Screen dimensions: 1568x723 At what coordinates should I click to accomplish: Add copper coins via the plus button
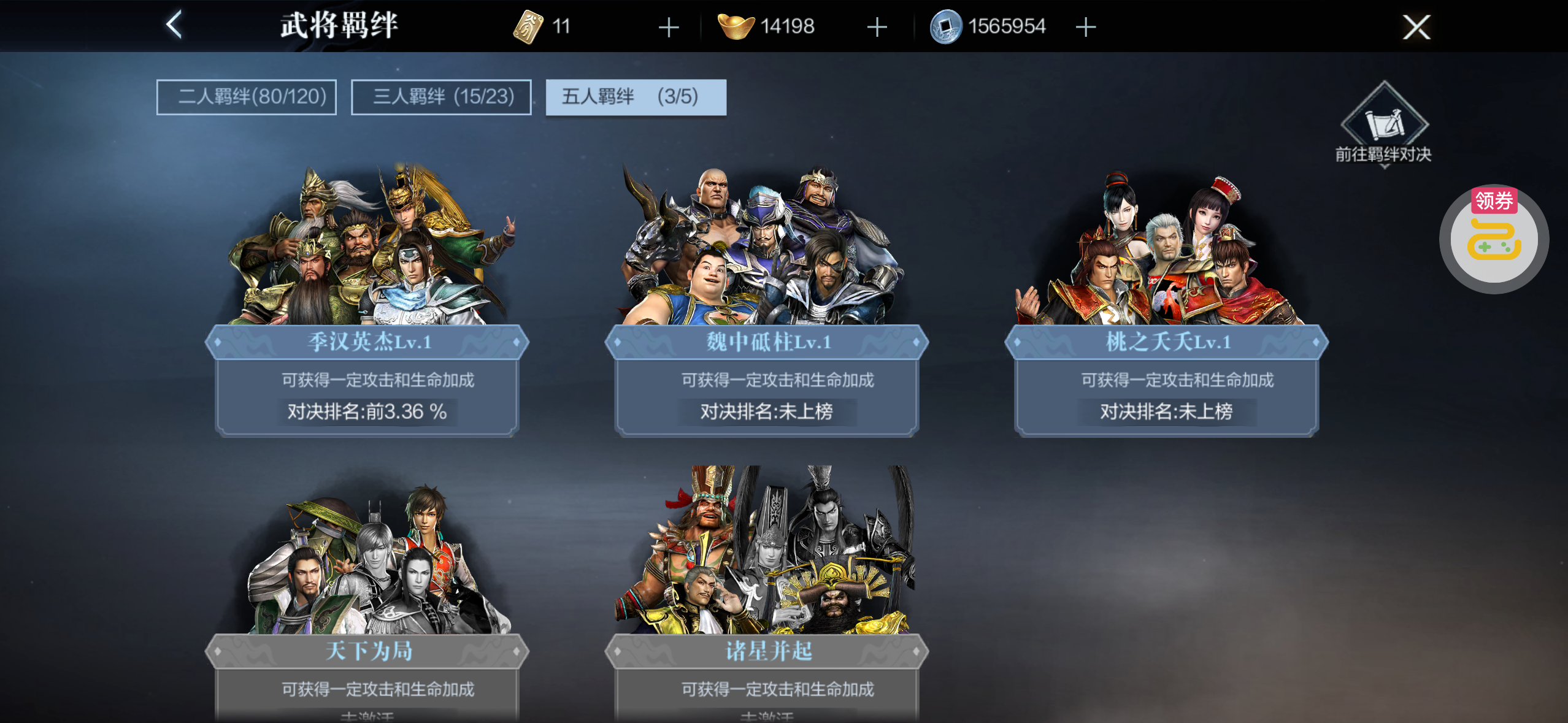pyautogui.click(x=1085, y=27)
